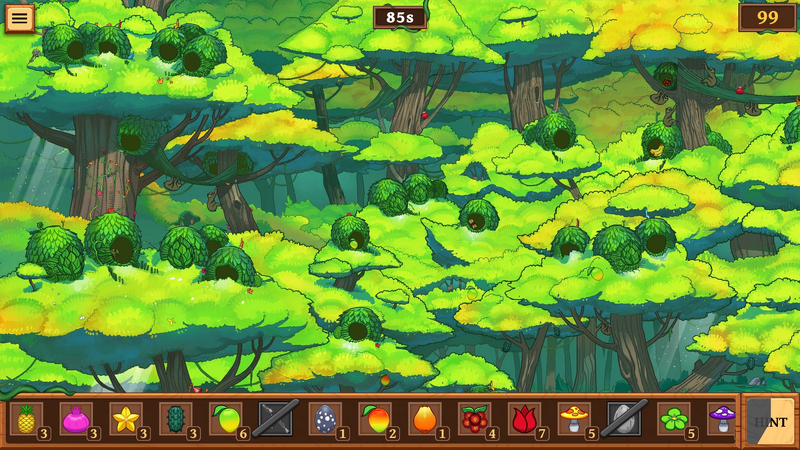Select the yellow star flower slot
Screen dimensions: 800x450
click(126, 419)
